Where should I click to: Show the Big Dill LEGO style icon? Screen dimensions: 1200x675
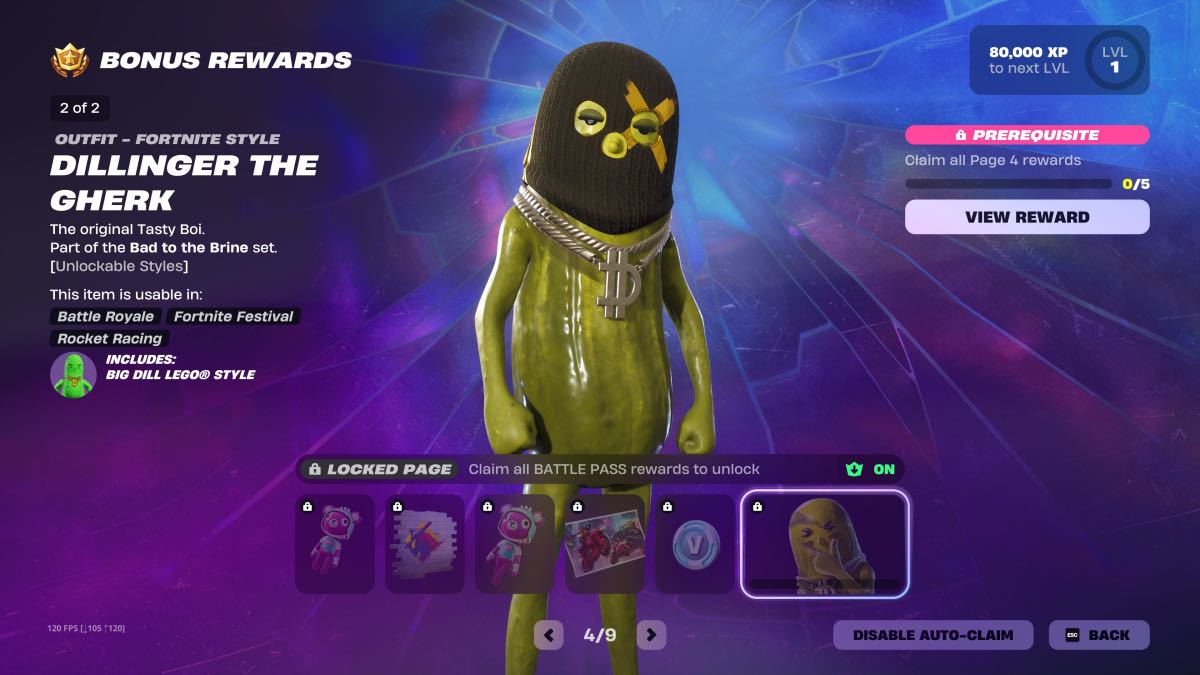tap(73, 375)
